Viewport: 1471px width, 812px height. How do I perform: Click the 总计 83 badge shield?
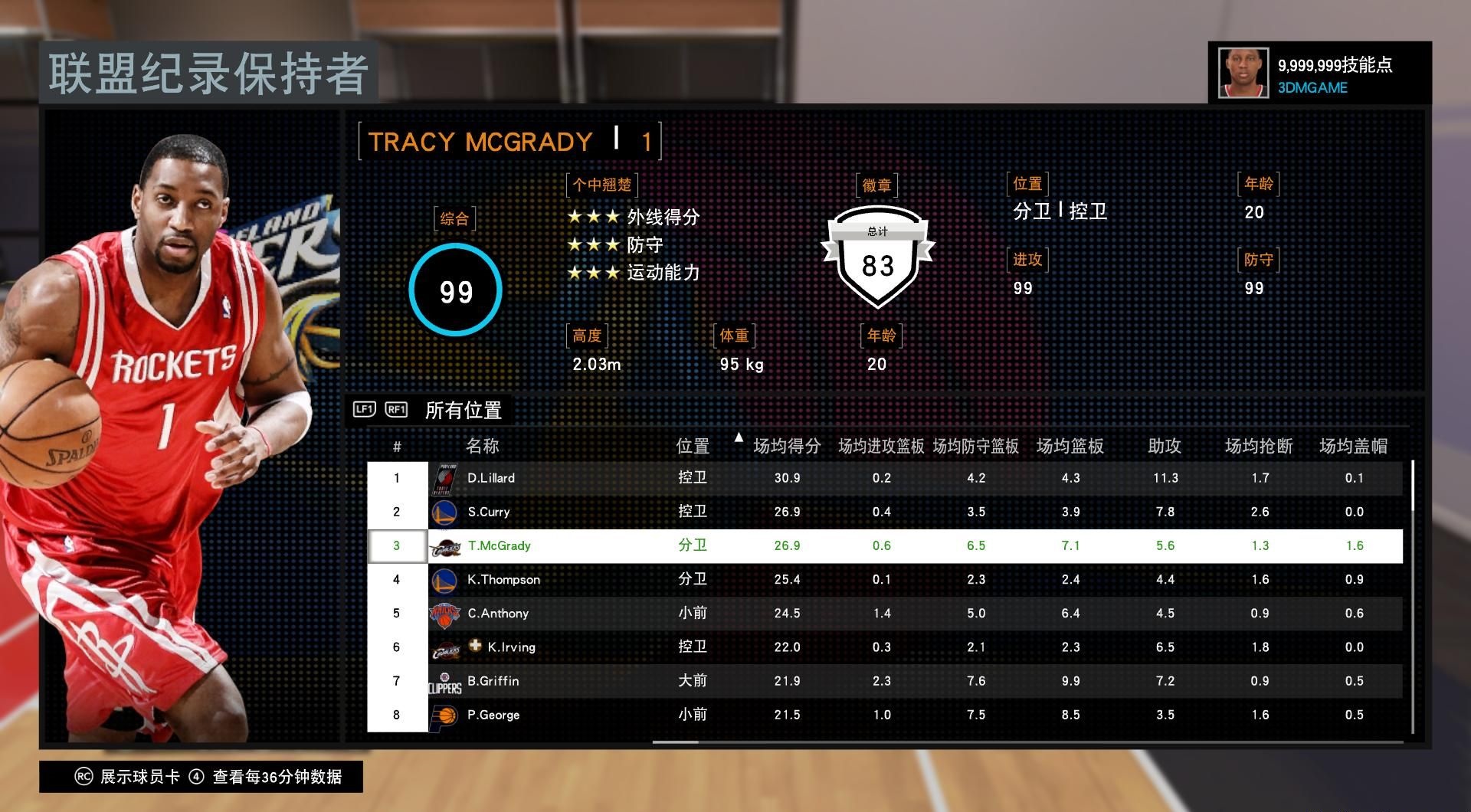point(876,257)
